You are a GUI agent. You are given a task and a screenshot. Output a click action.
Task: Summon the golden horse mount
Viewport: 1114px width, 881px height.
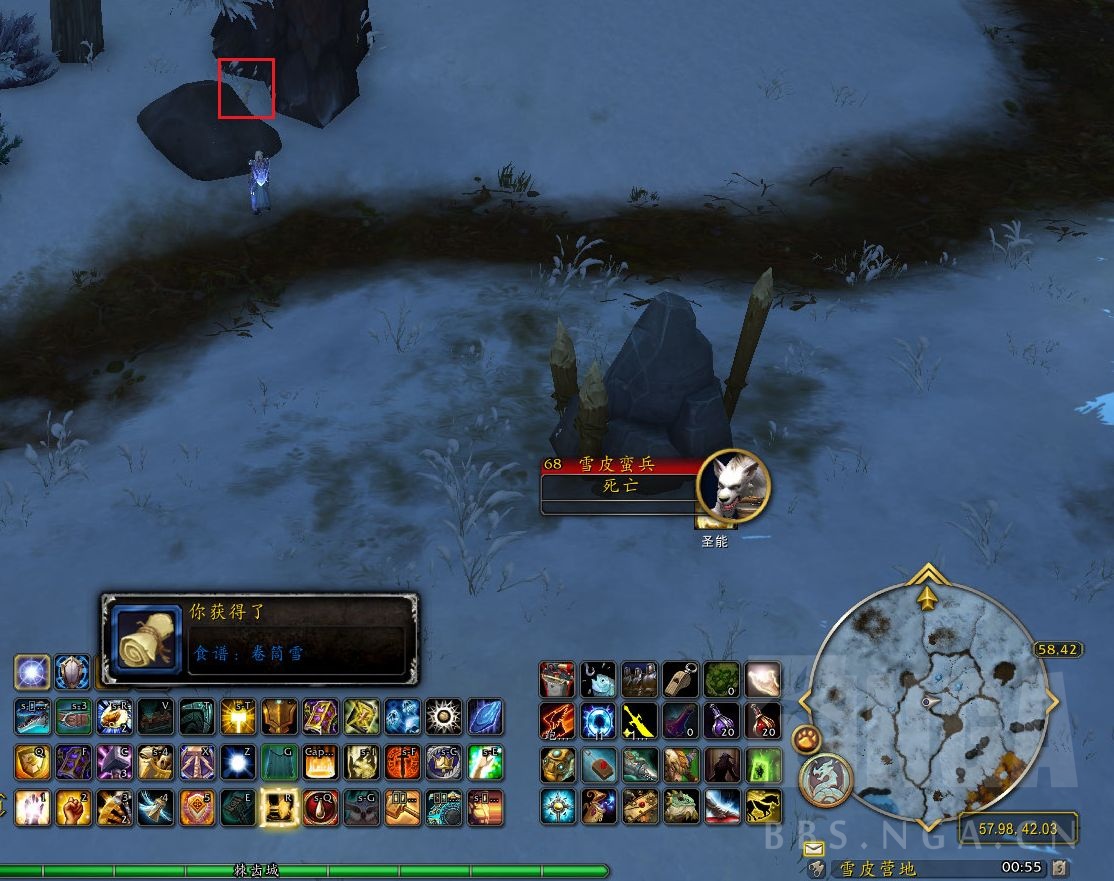click(x=762, y=806)
